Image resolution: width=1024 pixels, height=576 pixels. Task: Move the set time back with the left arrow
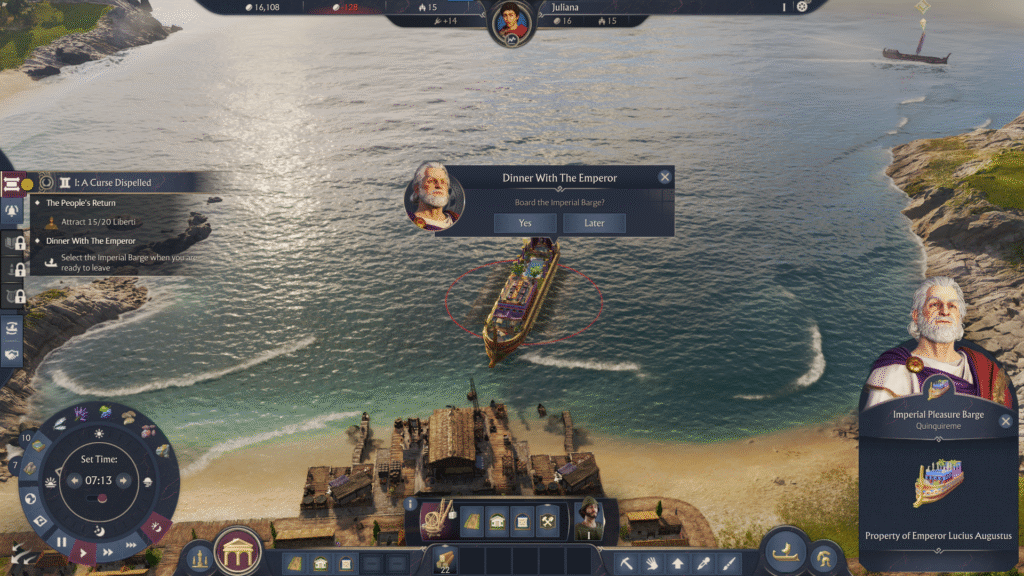pyautogui.click(x=73, y=480)
